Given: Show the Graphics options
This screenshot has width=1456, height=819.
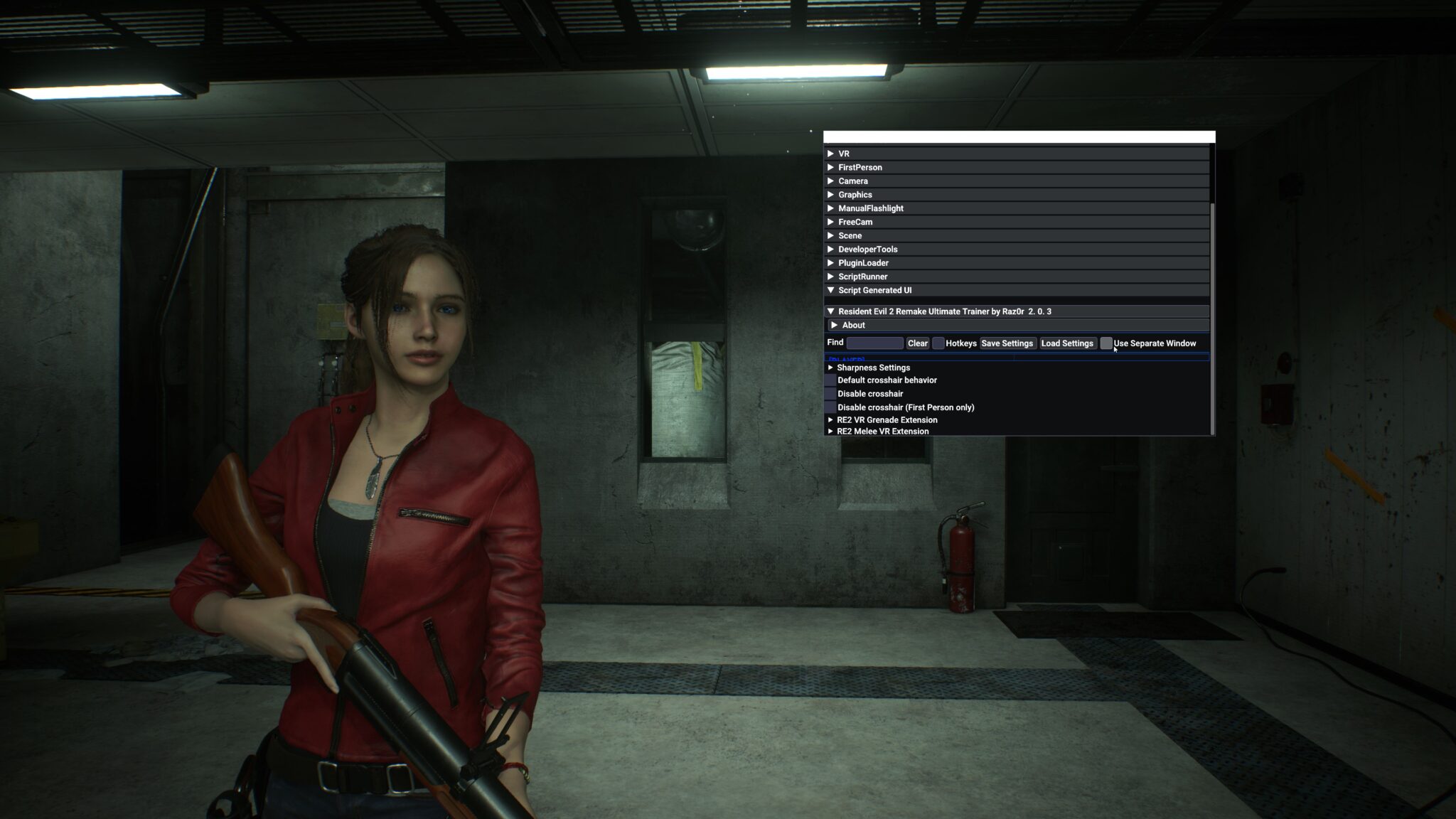Looking at the screenshot, I should [x=855, y=195].
